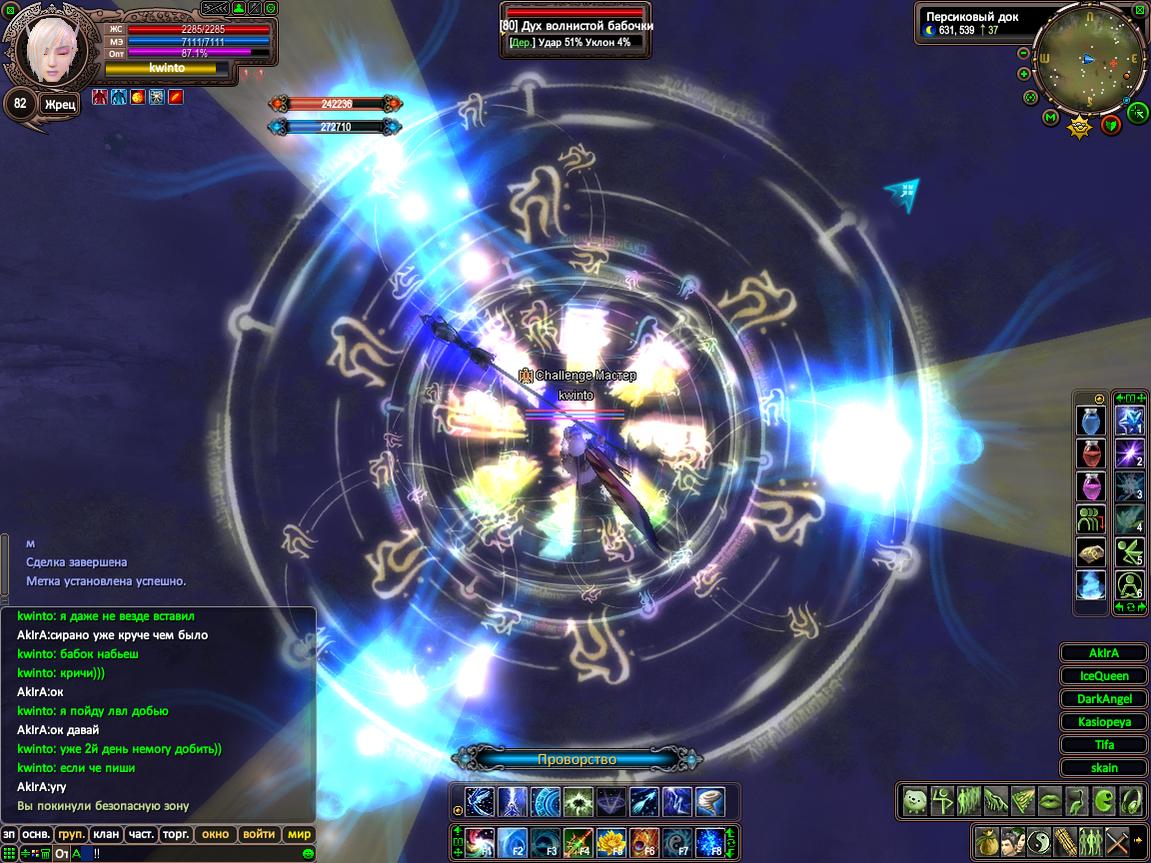Activate the meditation skill in slot 6
The width and height of the screenshot is (1151, 863).
click(1129, 584)
